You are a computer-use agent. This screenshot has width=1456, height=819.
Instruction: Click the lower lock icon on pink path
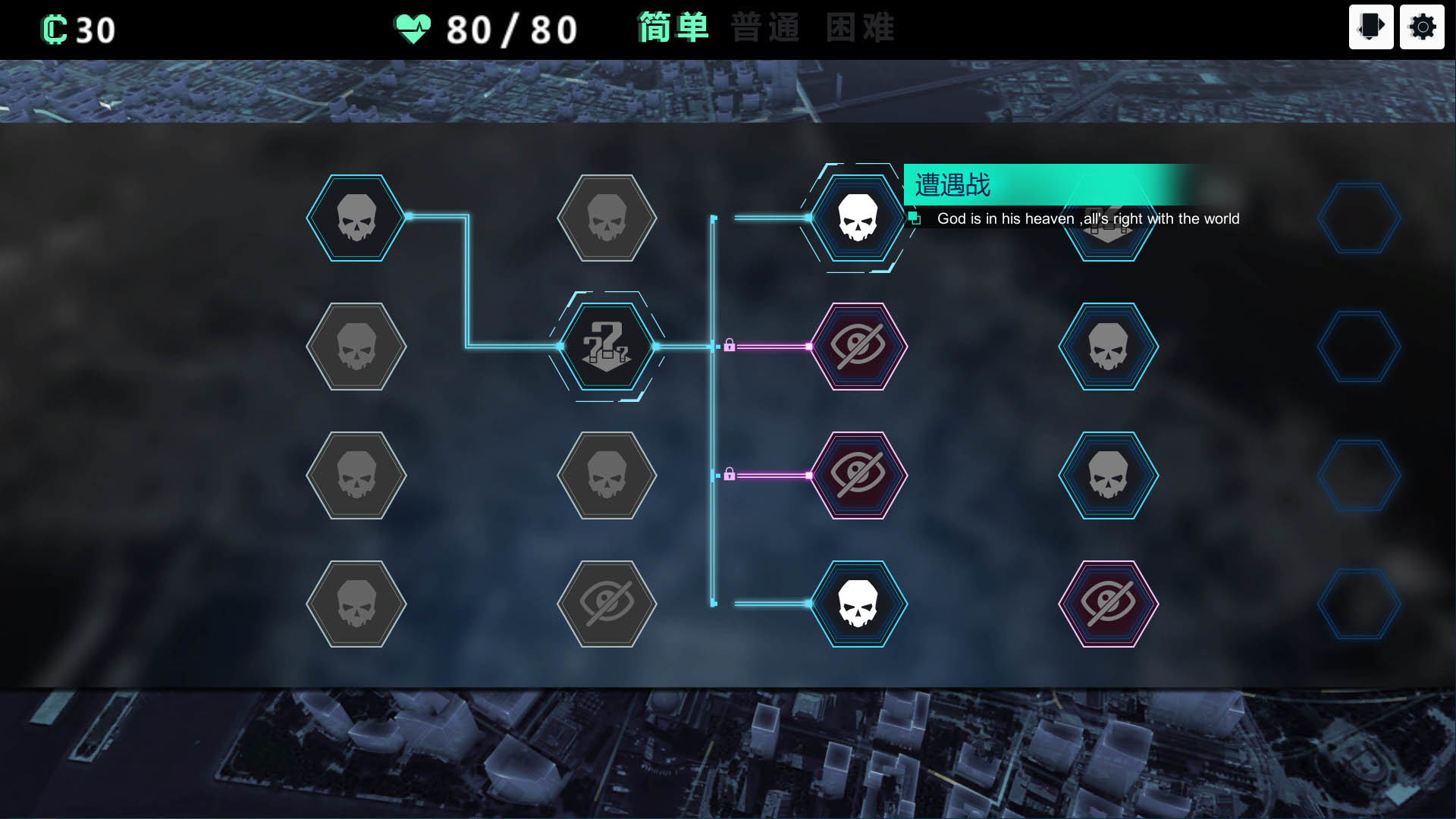pyautogui.click(x=731, y=474)
